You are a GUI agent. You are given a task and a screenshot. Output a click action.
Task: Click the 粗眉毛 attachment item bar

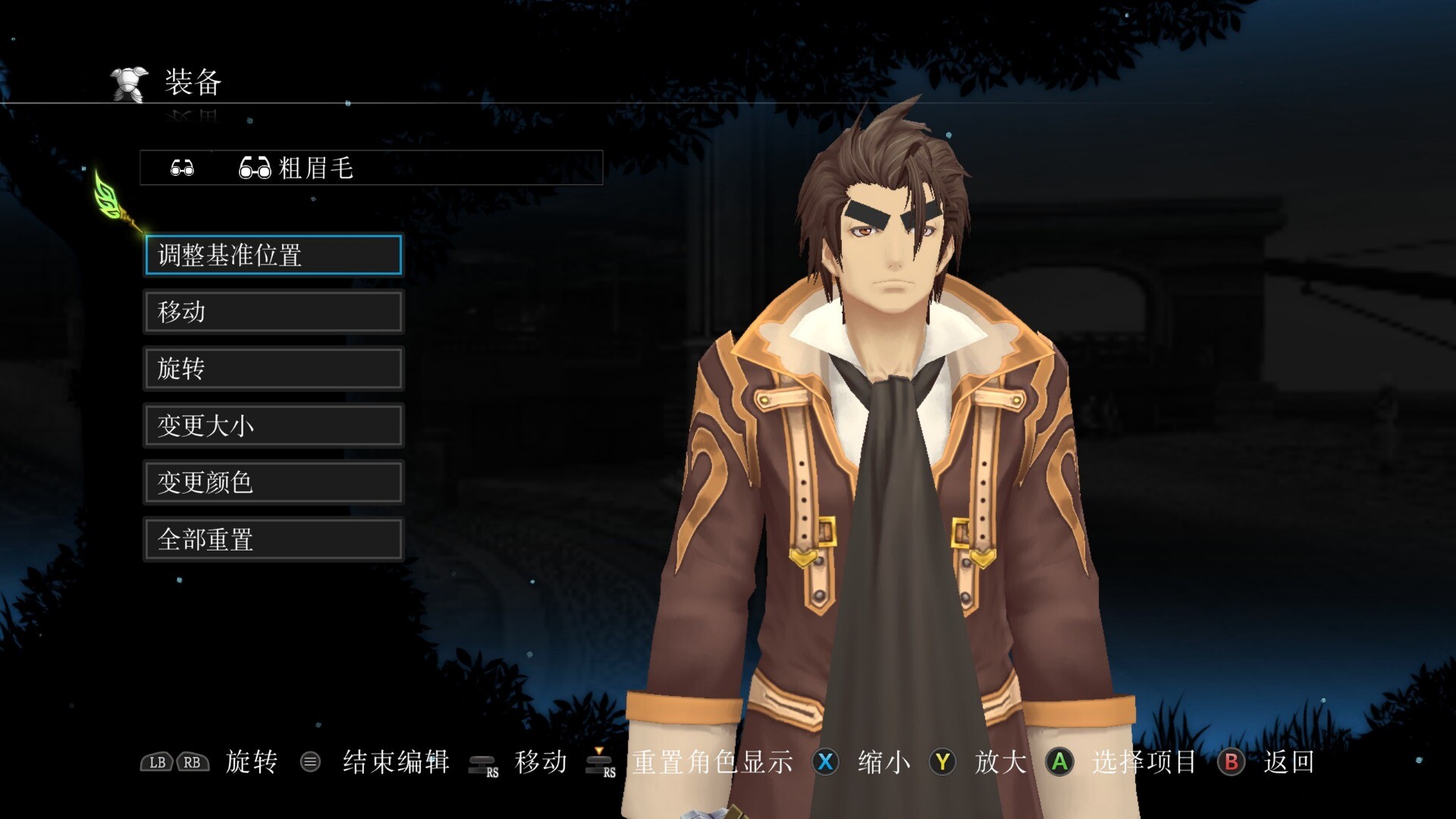click(x=371, y=168)
